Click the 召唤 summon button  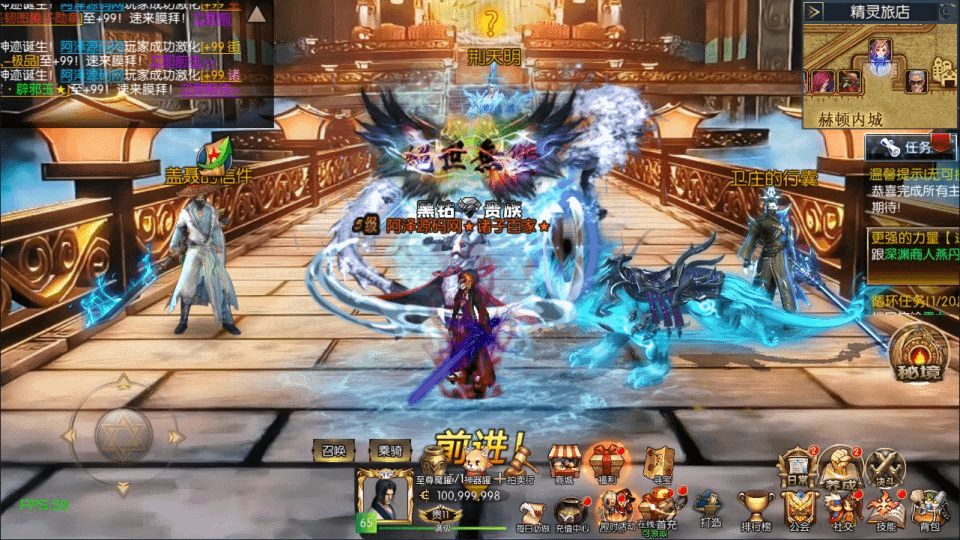tap(333, 451)
